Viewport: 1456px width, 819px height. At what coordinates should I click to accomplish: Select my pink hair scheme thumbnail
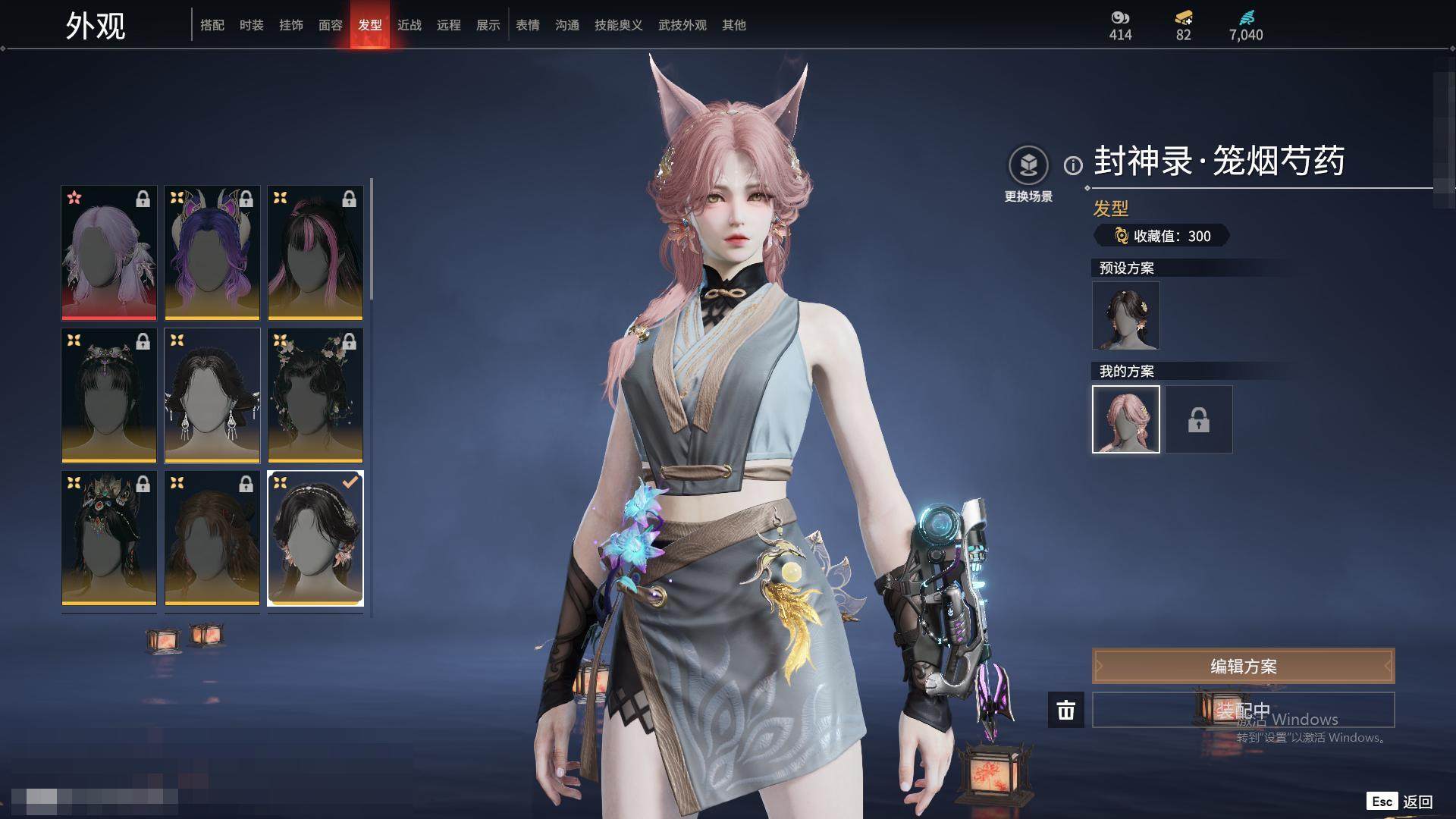click(1125, 419)
